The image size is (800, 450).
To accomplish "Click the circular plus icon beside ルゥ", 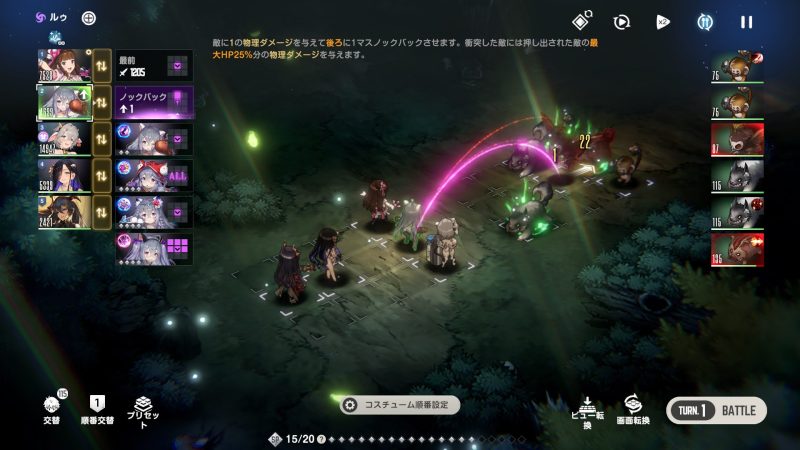I will [x=89, y=18].
